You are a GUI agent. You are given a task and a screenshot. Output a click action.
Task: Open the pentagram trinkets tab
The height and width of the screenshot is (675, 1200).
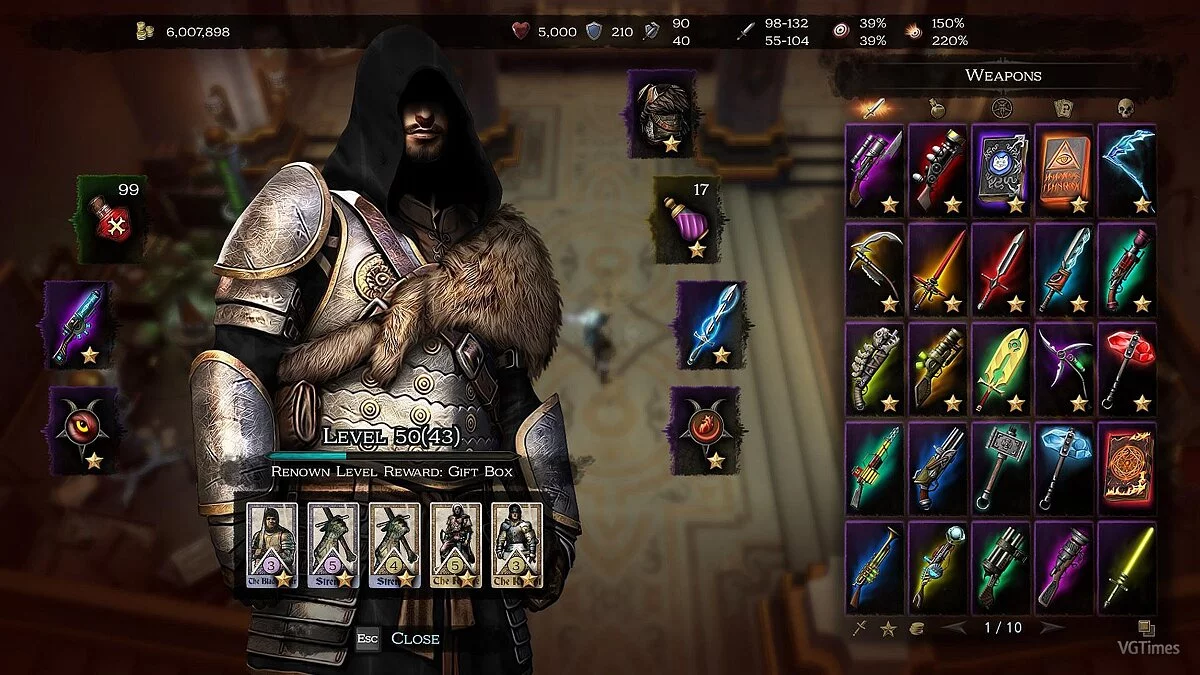click(999, 107)
